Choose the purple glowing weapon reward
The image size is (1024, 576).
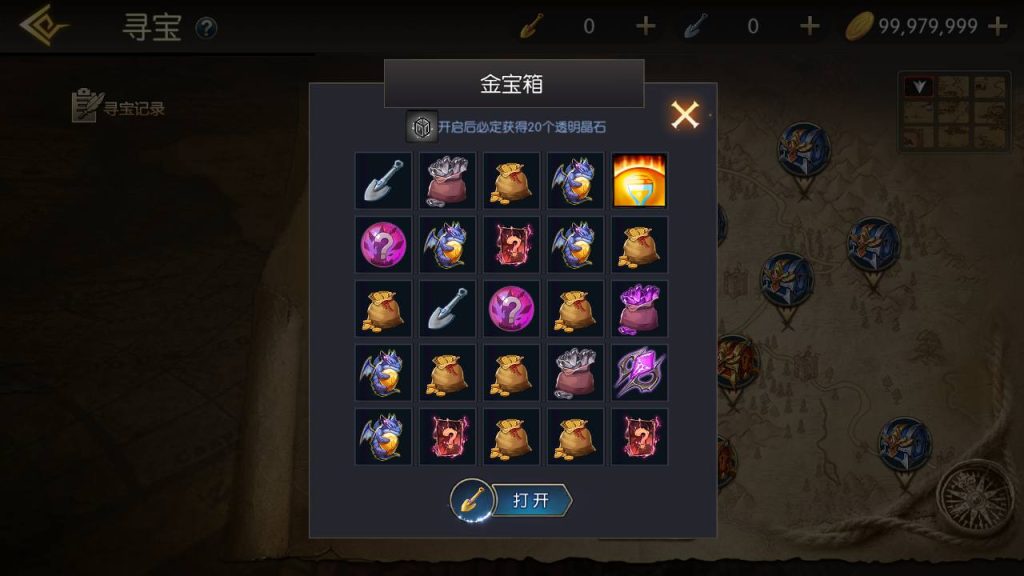pos(639,372)
